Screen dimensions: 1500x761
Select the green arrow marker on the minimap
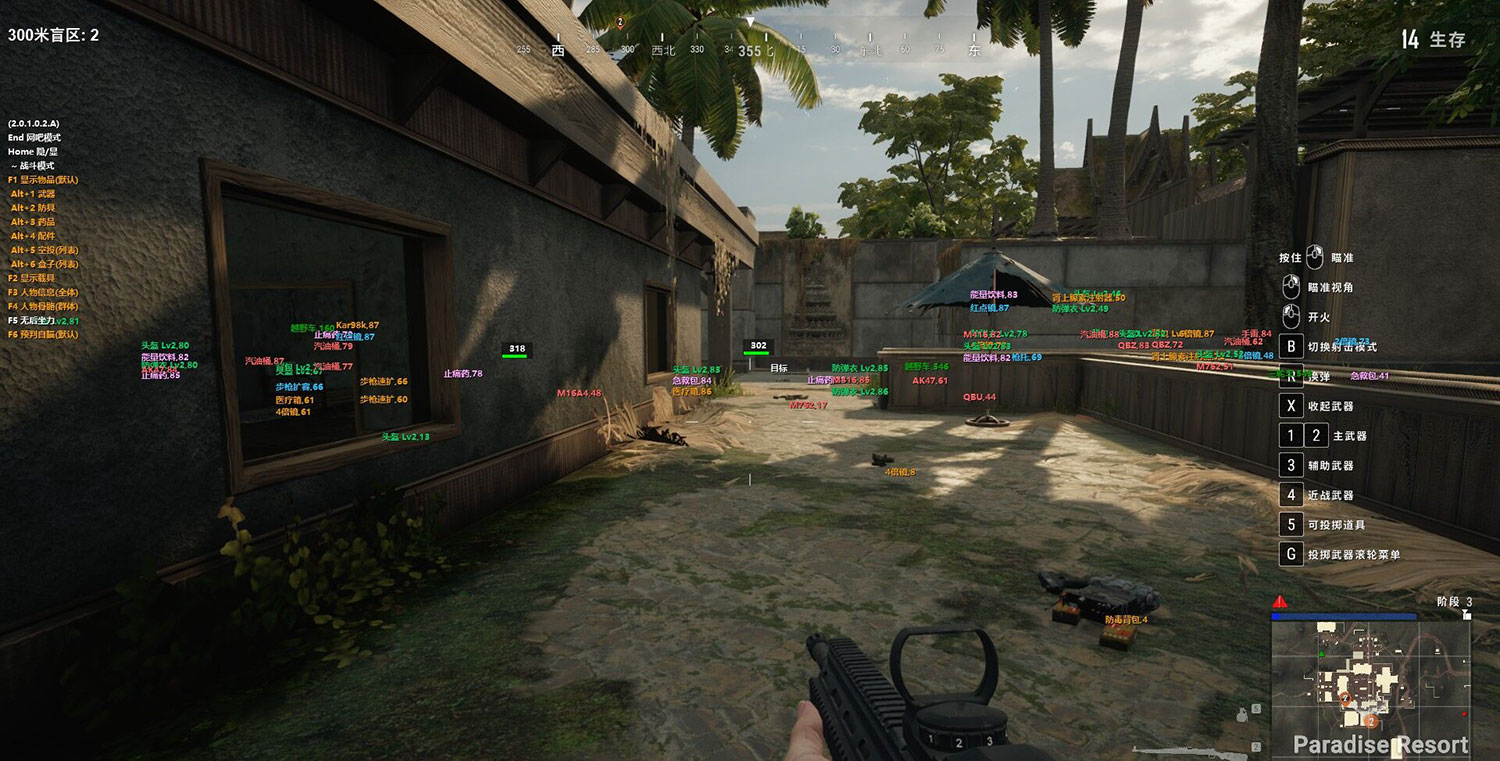click(x=1321, y=654)
